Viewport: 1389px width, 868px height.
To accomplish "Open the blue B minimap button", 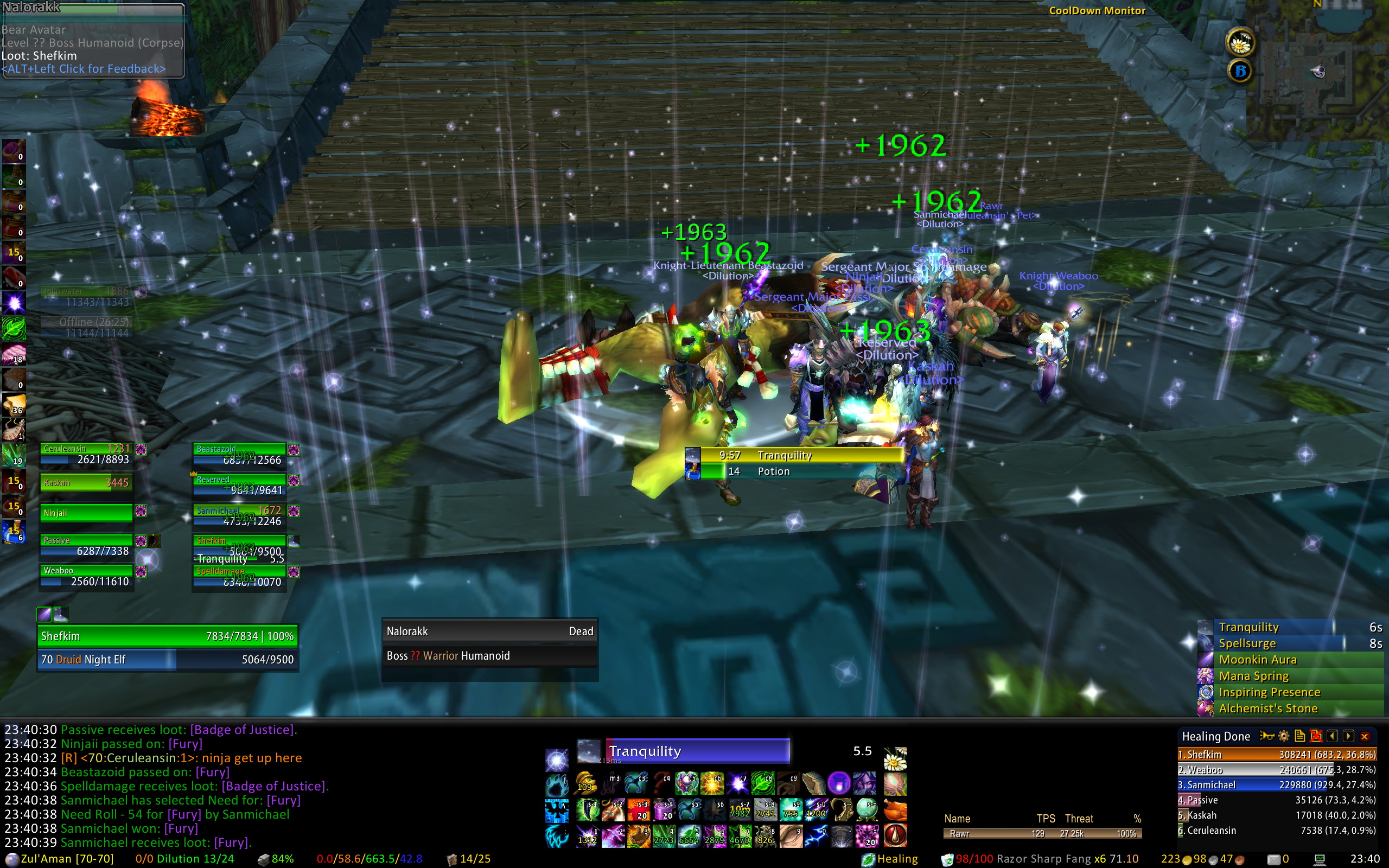I will [x=1240, y=71].
